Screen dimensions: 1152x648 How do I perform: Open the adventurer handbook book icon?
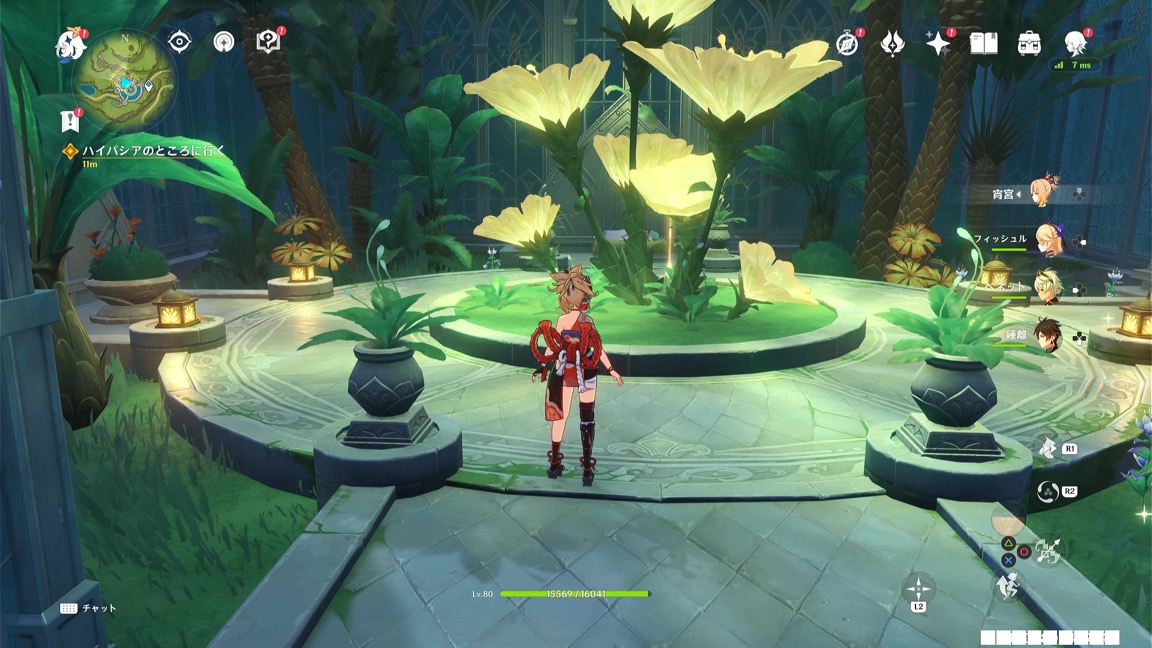click(984, 43)
